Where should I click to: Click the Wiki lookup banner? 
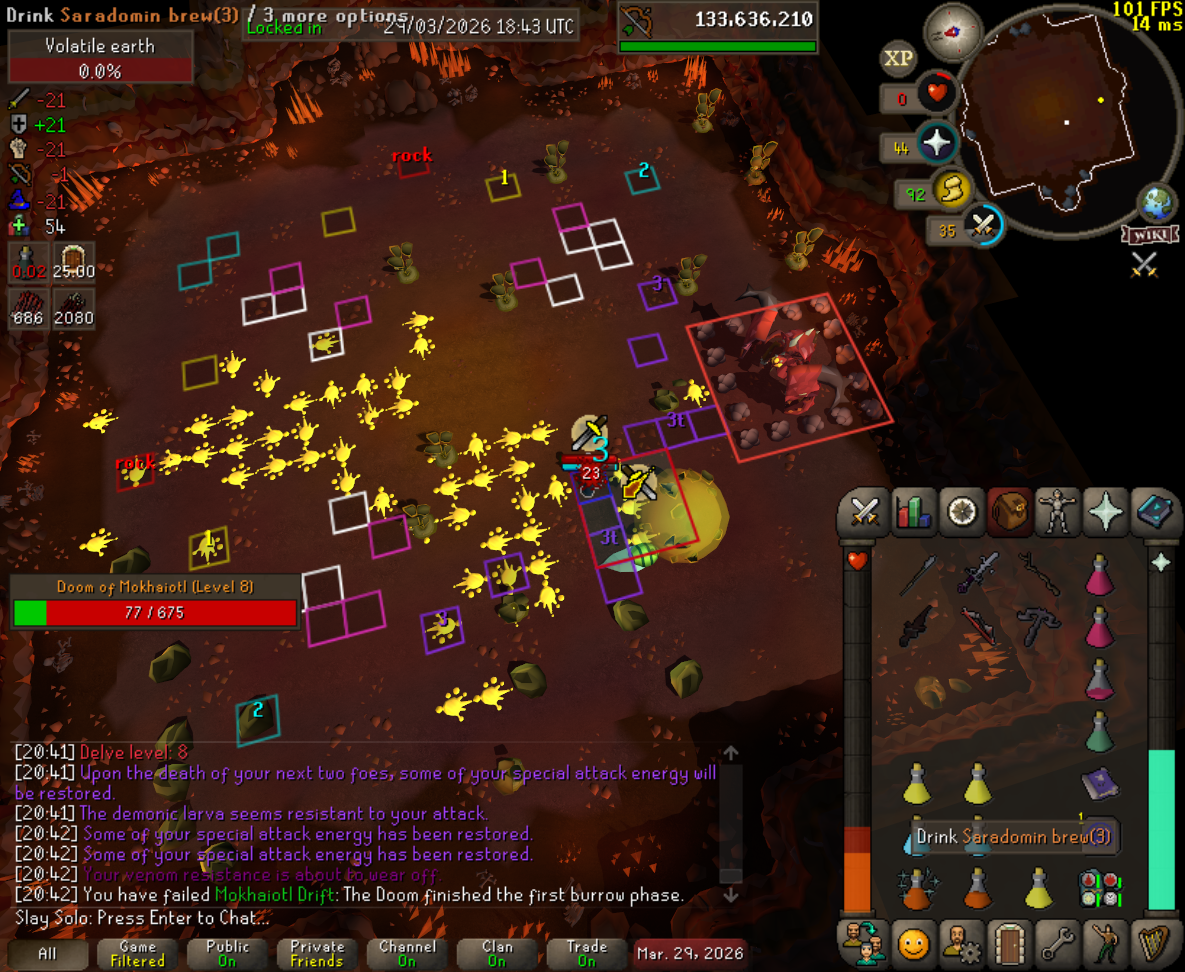[x=1143, y=235]
